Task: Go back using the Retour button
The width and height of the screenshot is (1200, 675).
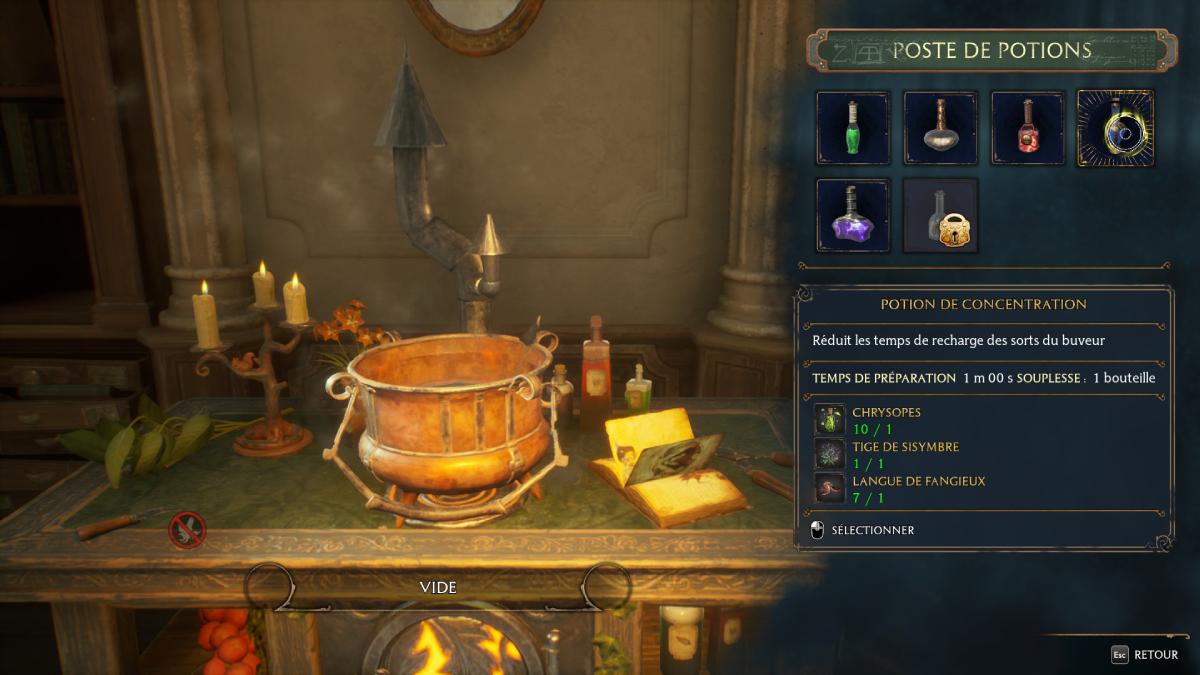Action: click(x=1145, y=655)
